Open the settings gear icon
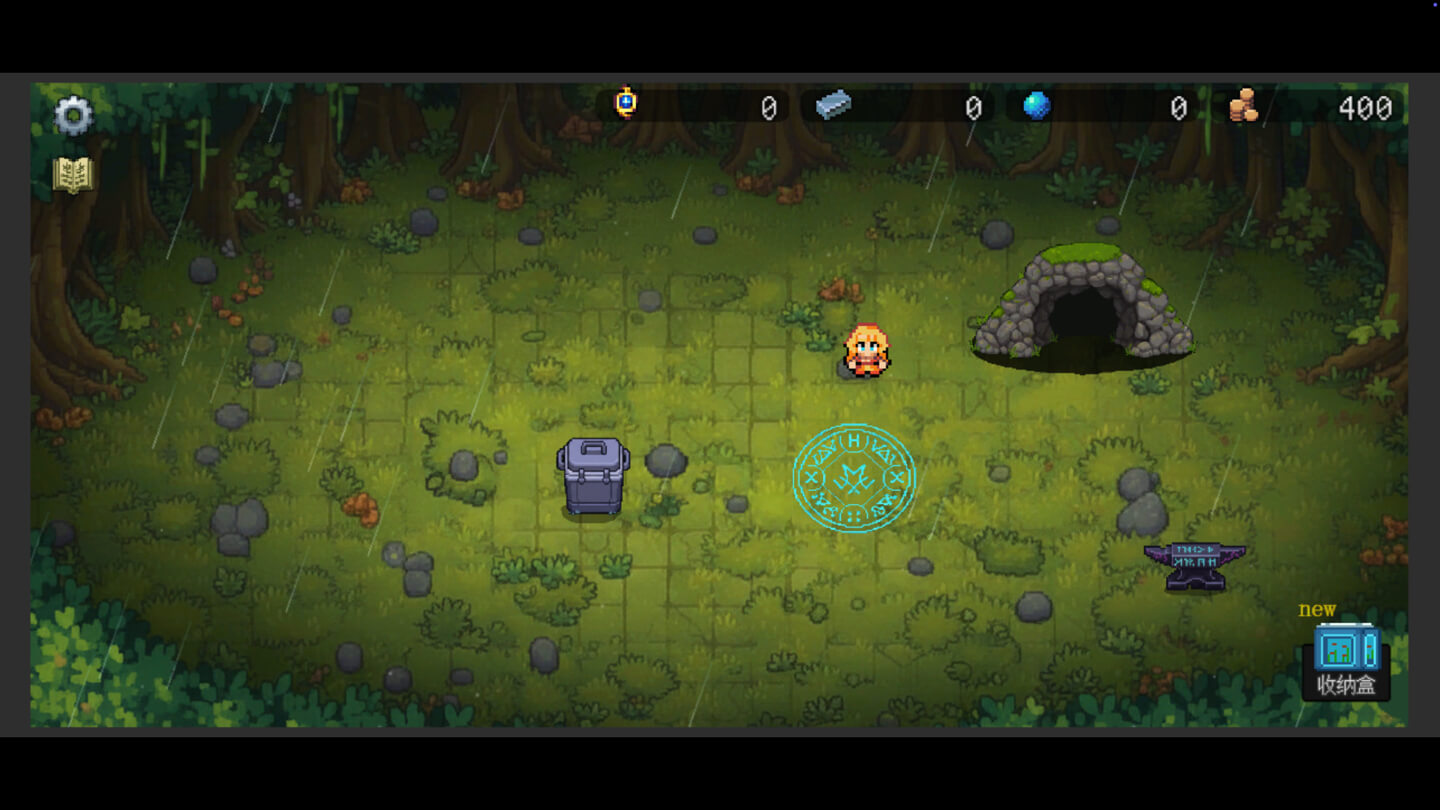 click(73, 116)
